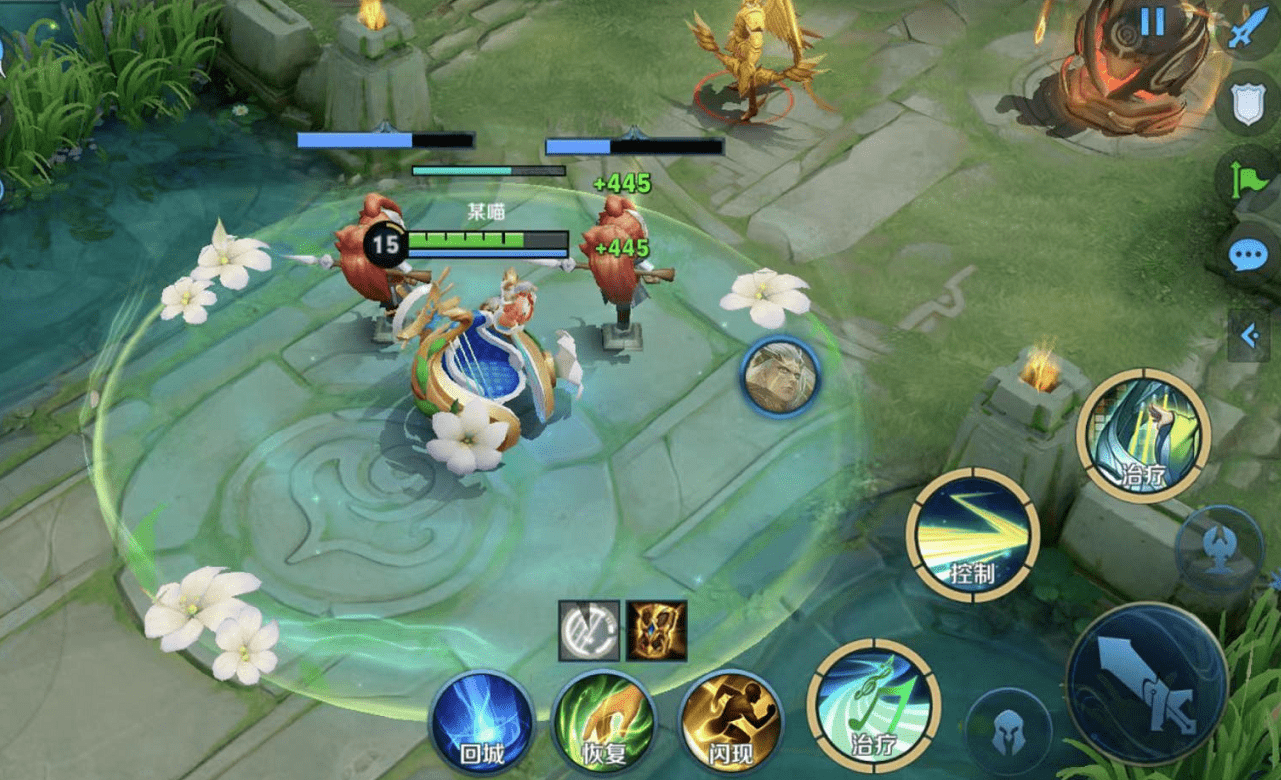Select the helmet hero-target button

(x=1008, y=733)
